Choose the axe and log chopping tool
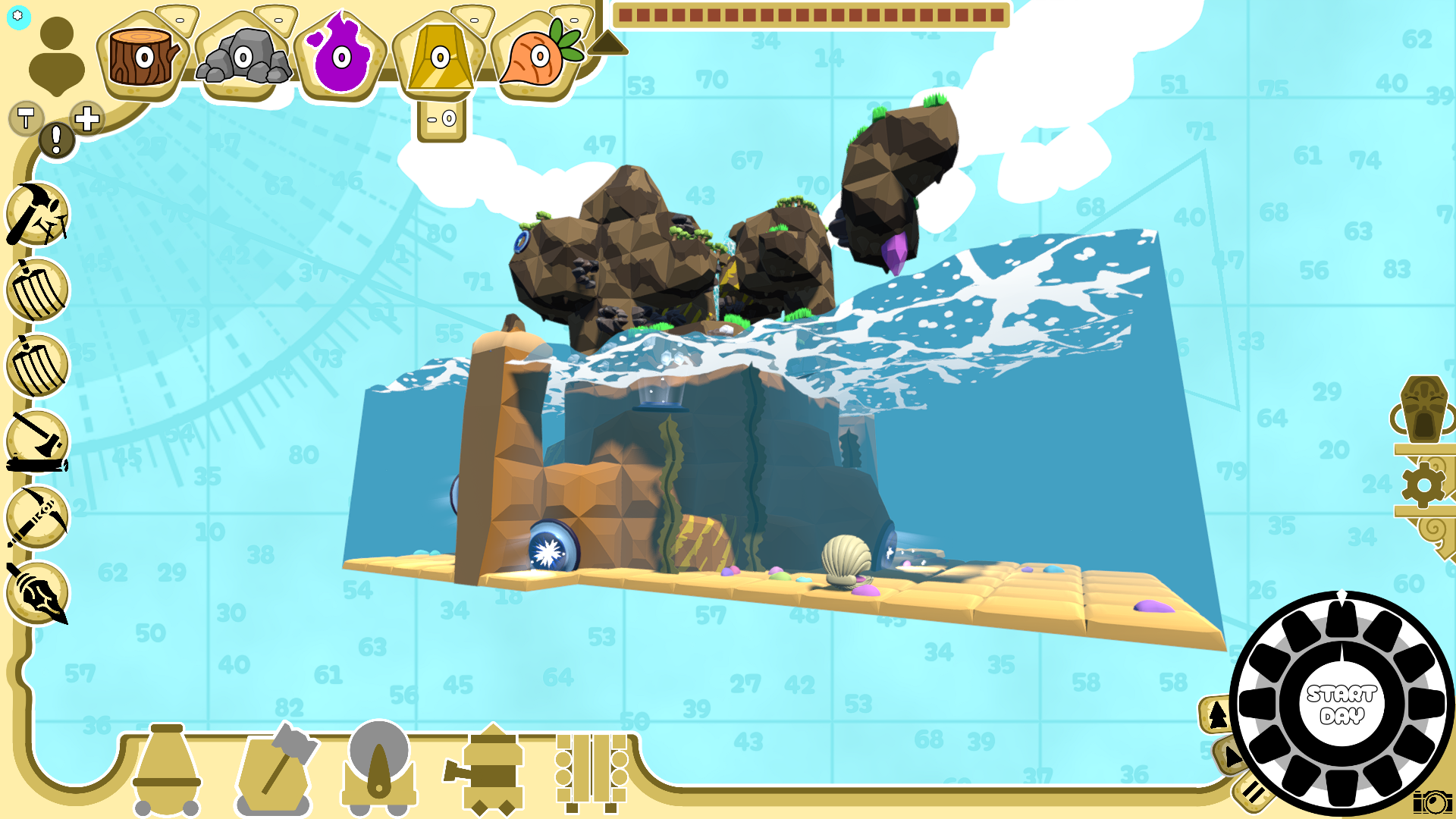Image resolution: width=1456 pixels, height=819 pixels. (37, 442)
